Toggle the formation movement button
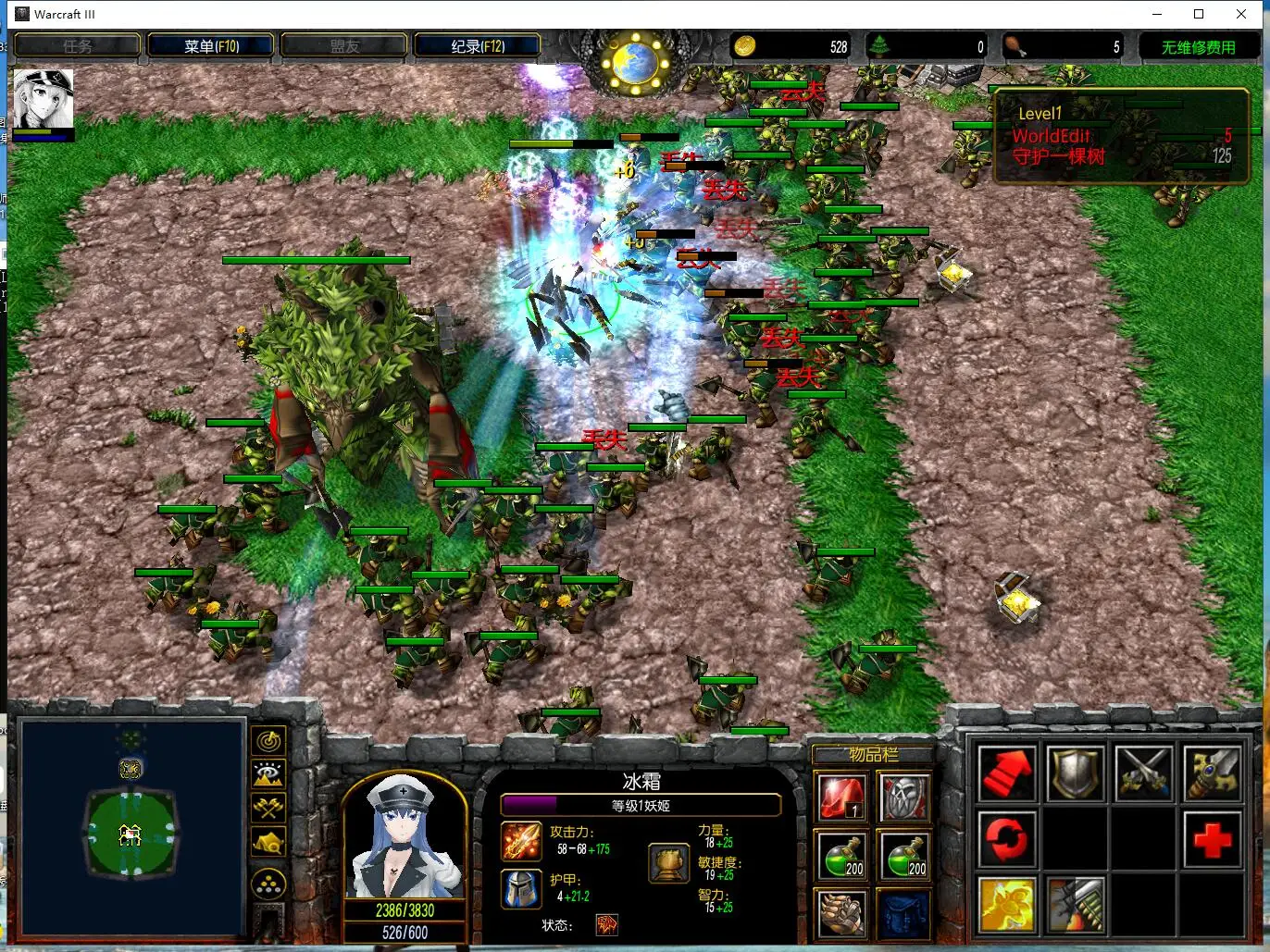This screenshot has height=952, width=1270. pos(268,884)
